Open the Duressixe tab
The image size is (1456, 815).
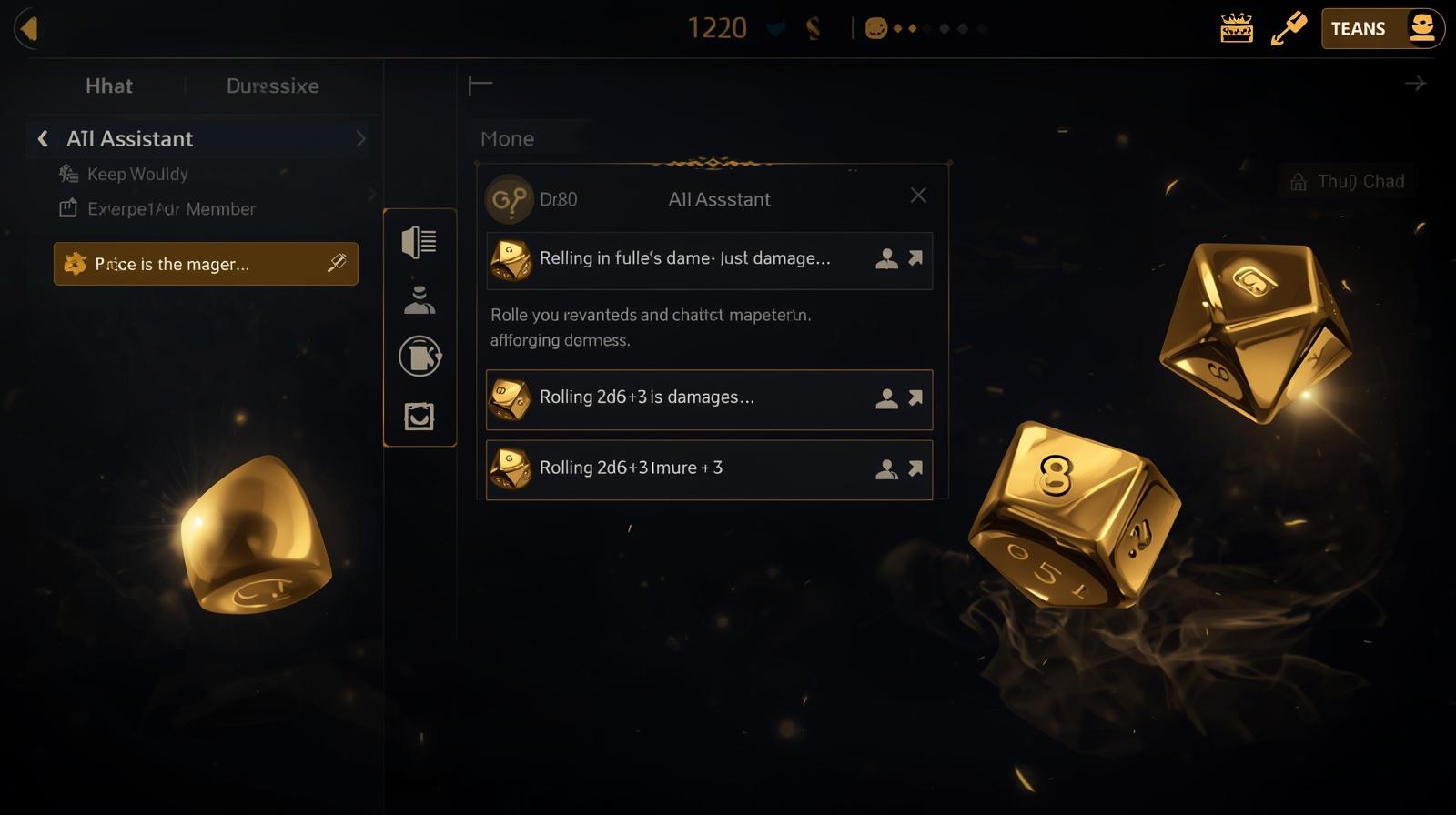(271, 86)
